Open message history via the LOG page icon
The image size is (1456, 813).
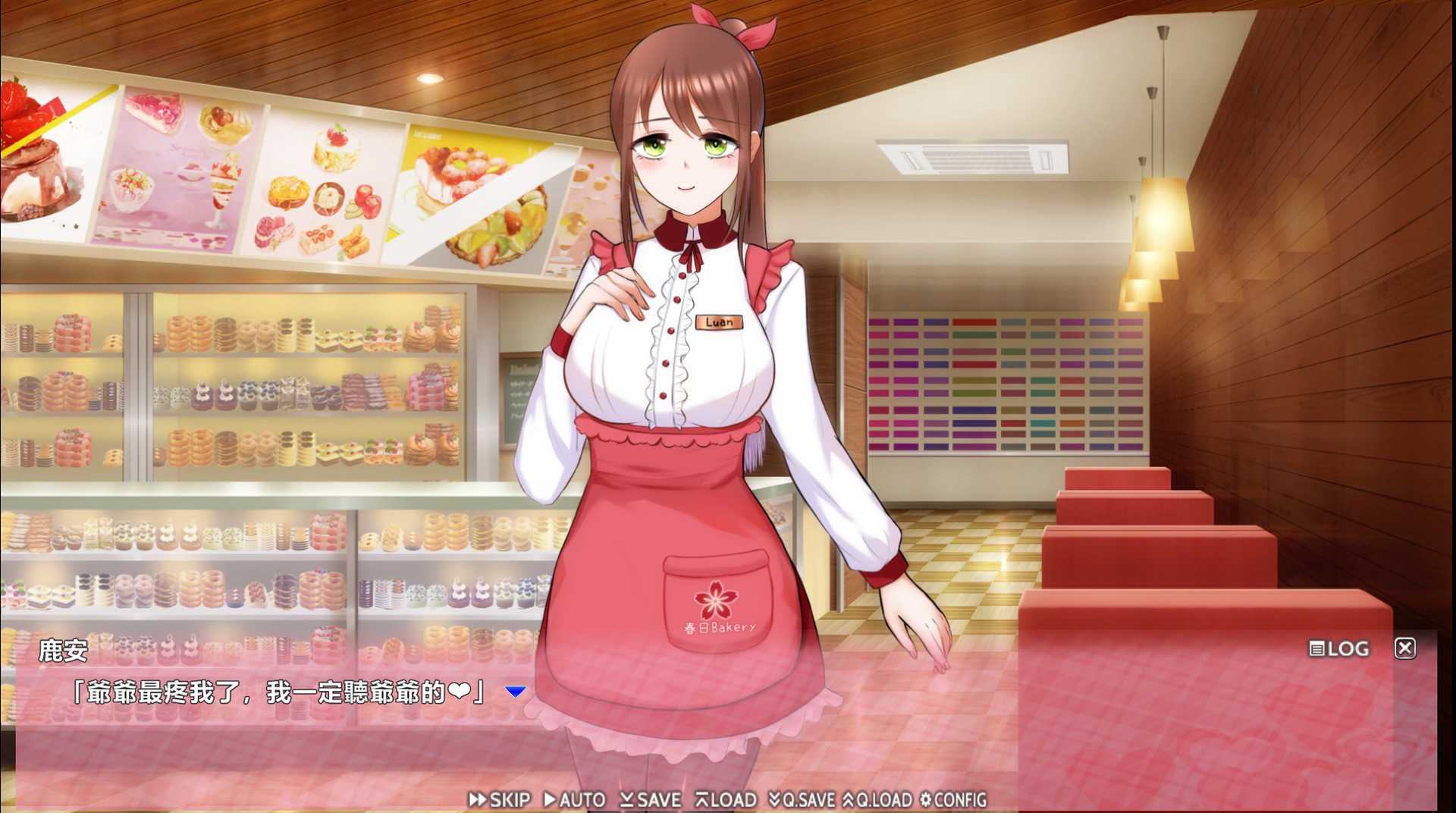(x=1316, y=648)
